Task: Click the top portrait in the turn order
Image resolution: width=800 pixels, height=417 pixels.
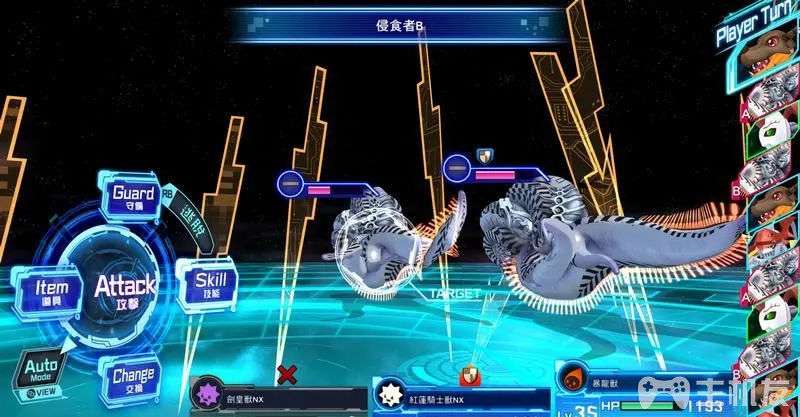Action: pos(769,70)
